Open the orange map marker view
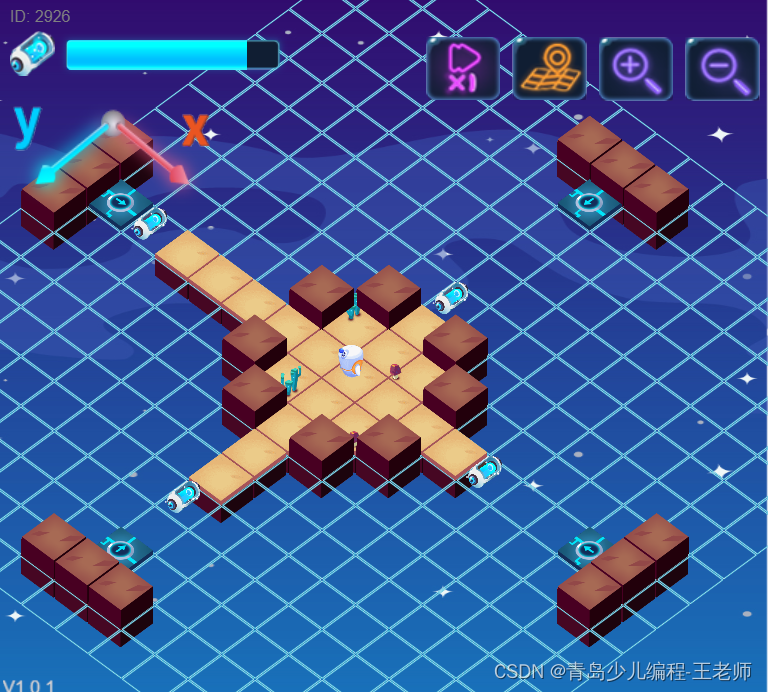Viewport: 768px width, 692px height. 549,68
